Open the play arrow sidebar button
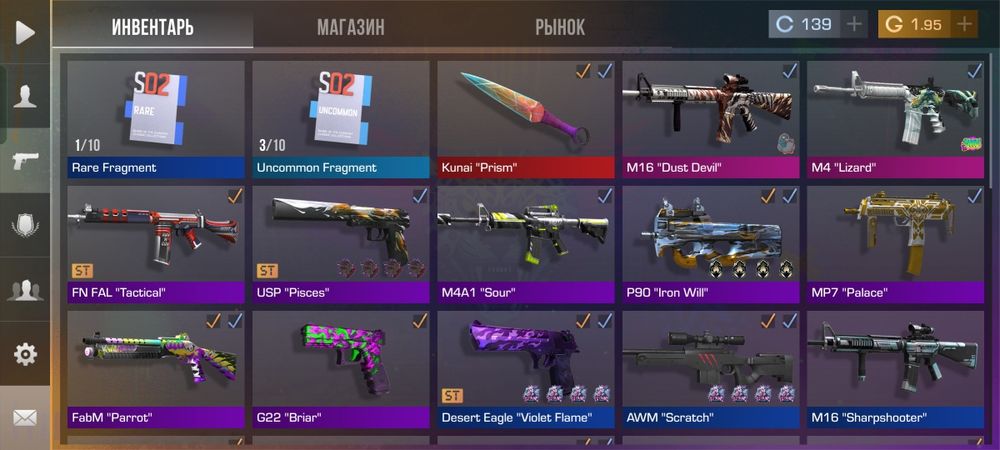 pos(25,31)
